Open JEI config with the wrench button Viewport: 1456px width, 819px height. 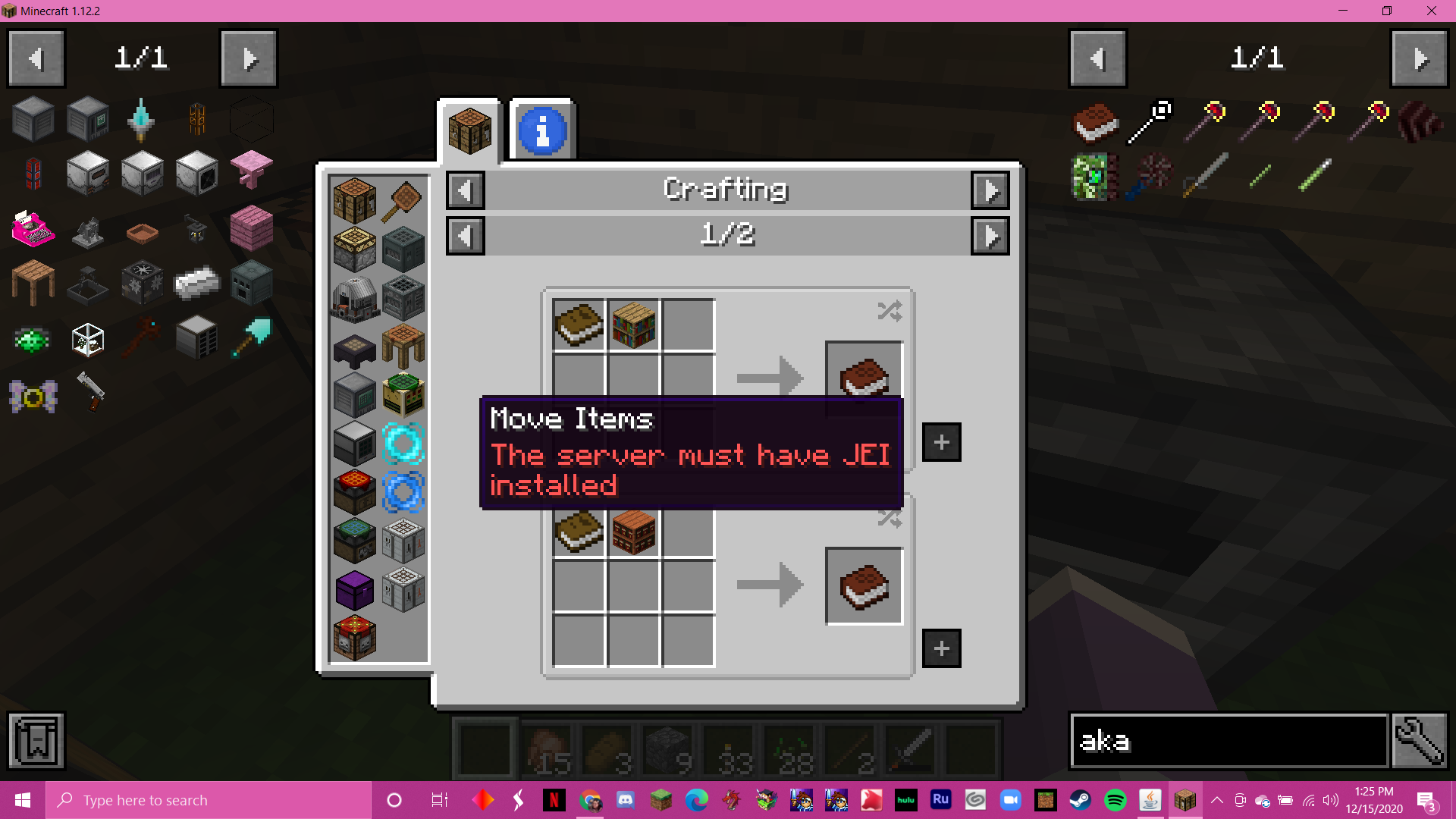click(x=1420, y=741)
